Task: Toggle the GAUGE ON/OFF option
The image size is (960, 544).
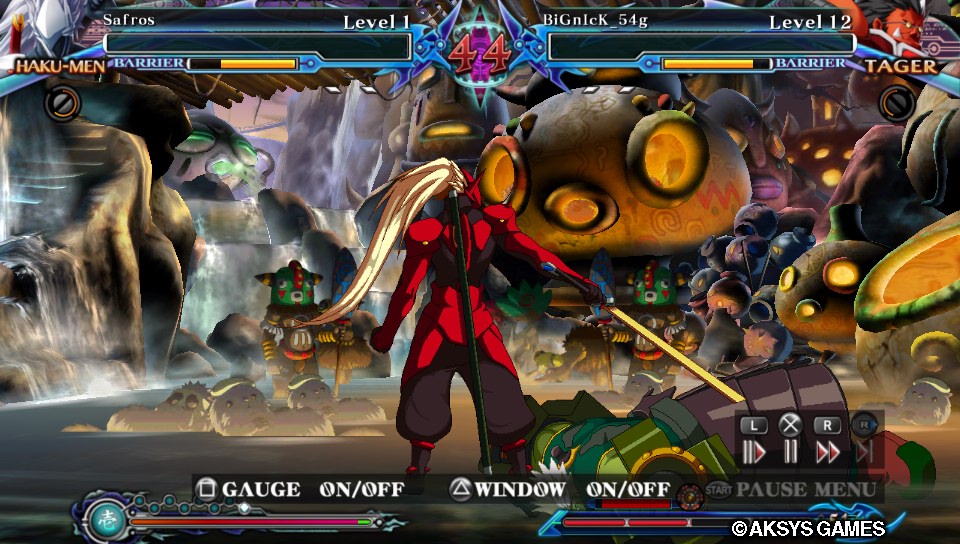Action: [299, 489]
